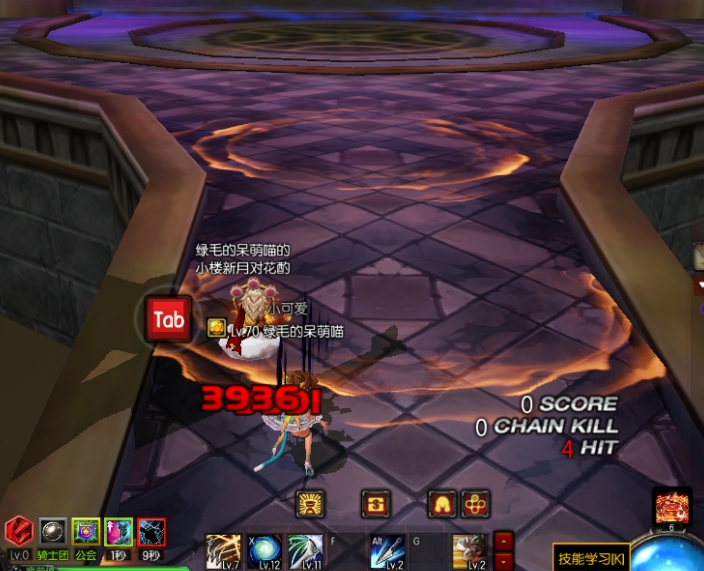Use the Lv.2 character portrait skill
The height and width of the screenshot is (571, 704).
pyautogui.click(x=469, y=551)
